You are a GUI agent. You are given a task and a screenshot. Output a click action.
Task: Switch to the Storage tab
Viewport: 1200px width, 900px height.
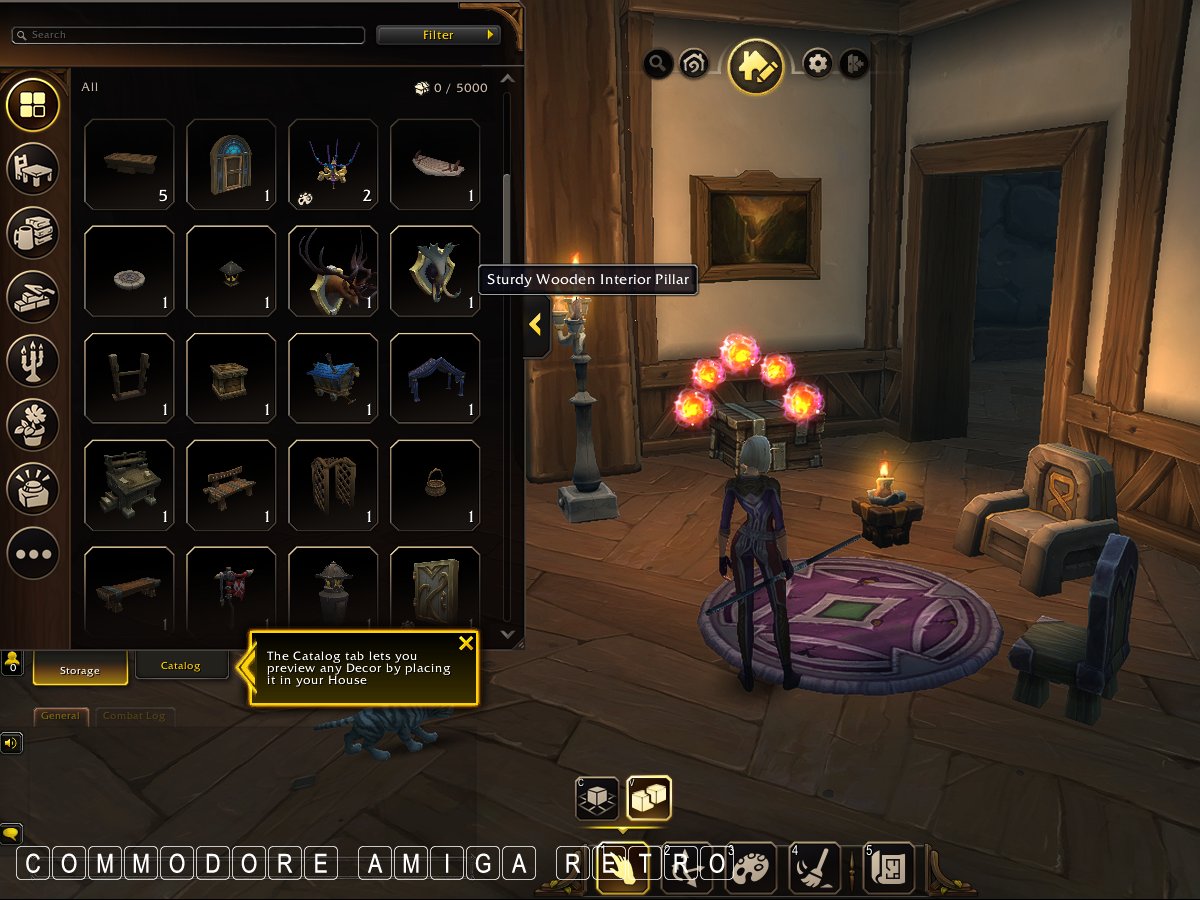coord(80,670)
